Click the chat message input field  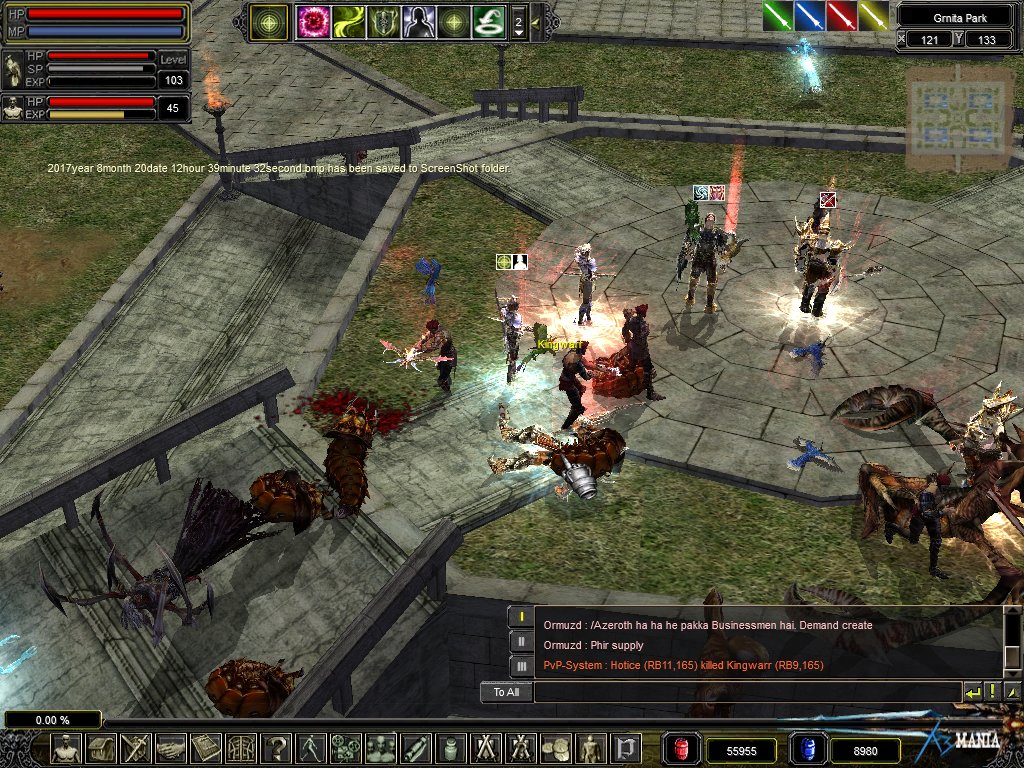[747, 692]
